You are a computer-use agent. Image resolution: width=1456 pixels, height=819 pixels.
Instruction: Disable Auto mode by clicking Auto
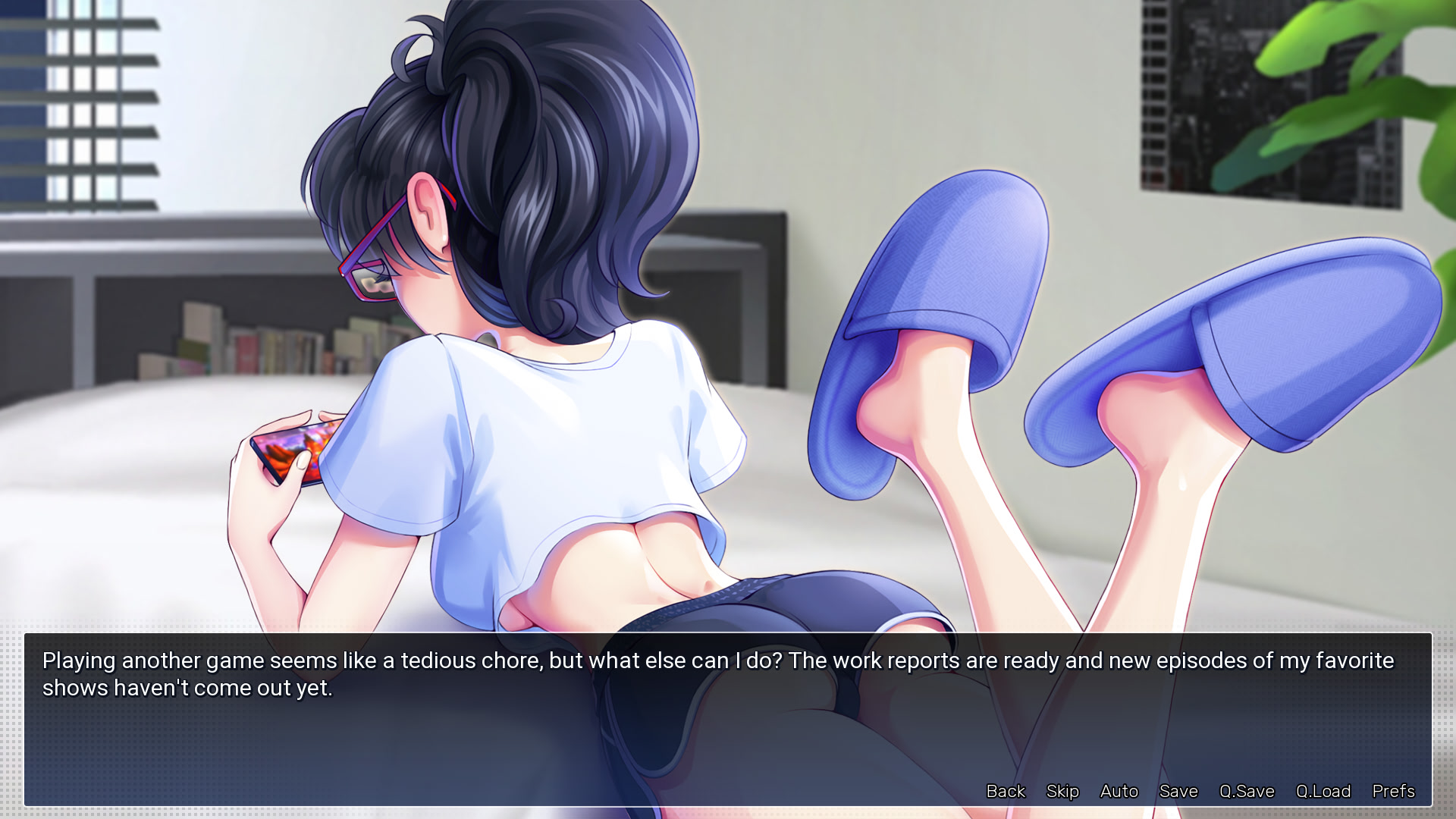1119,791
